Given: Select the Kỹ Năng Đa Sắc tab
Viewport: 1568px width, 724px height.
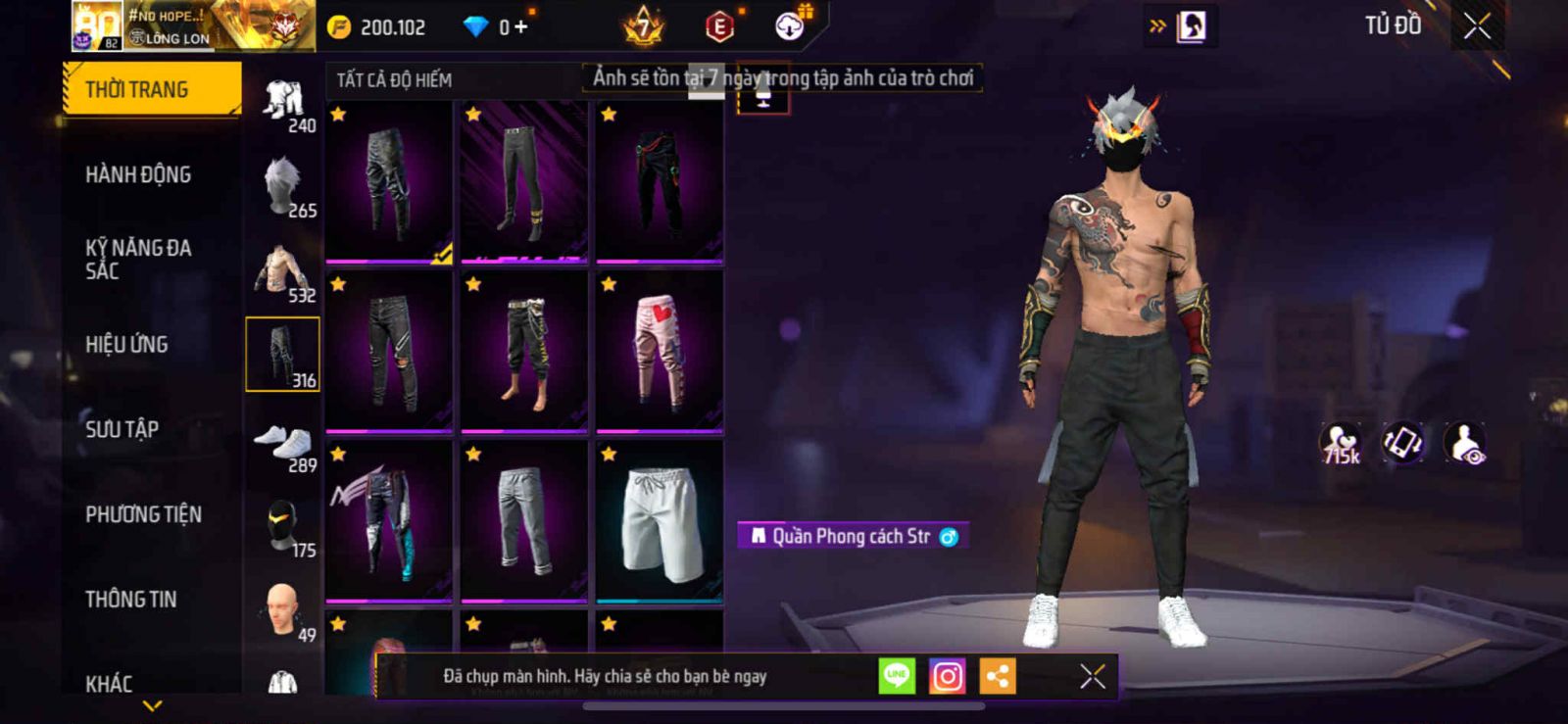Looking at the screenshot, I should click(138, 260).
